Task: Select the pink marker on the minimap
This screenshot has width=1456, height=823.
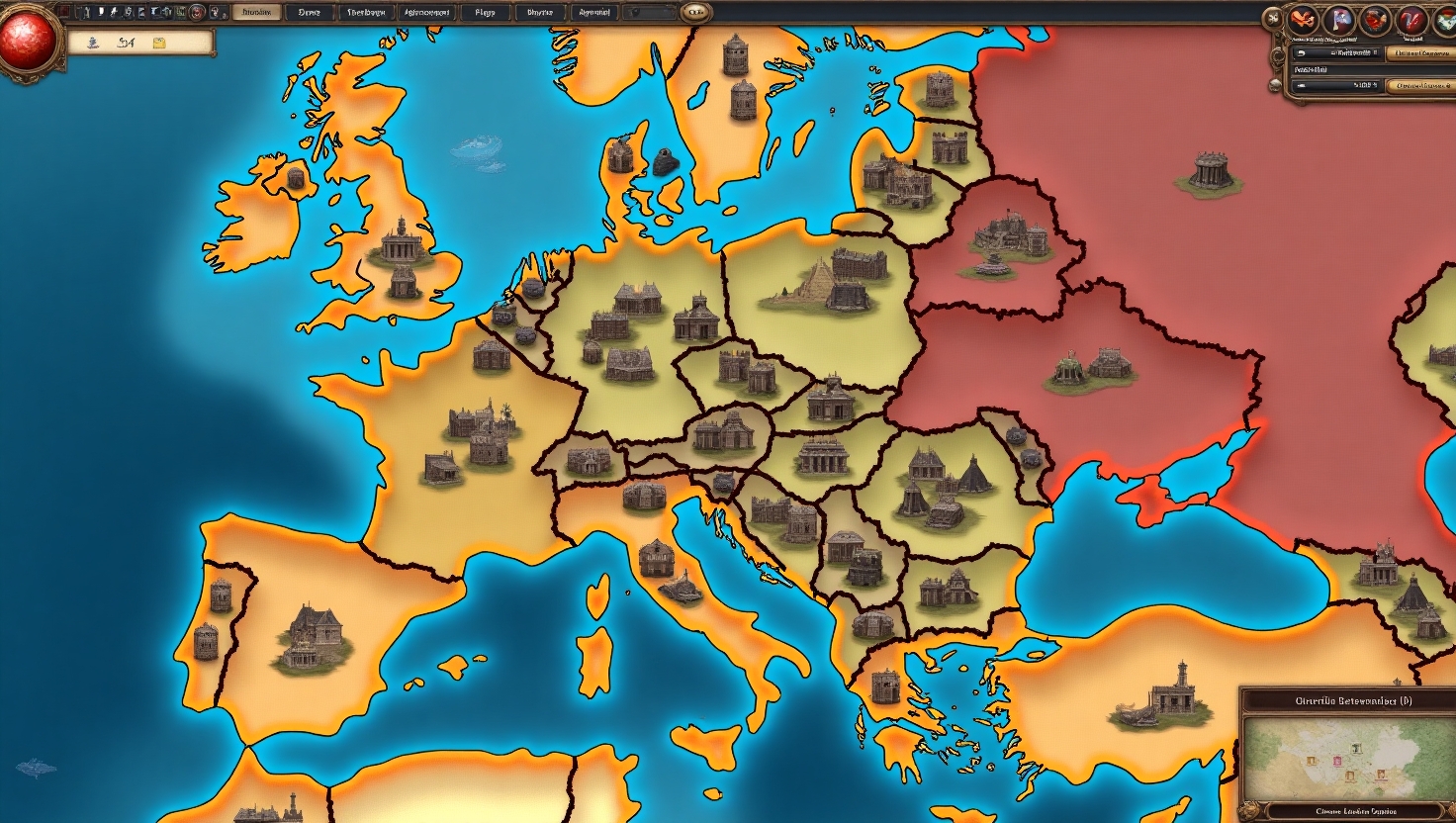Action: click(x=1338, y=762)
